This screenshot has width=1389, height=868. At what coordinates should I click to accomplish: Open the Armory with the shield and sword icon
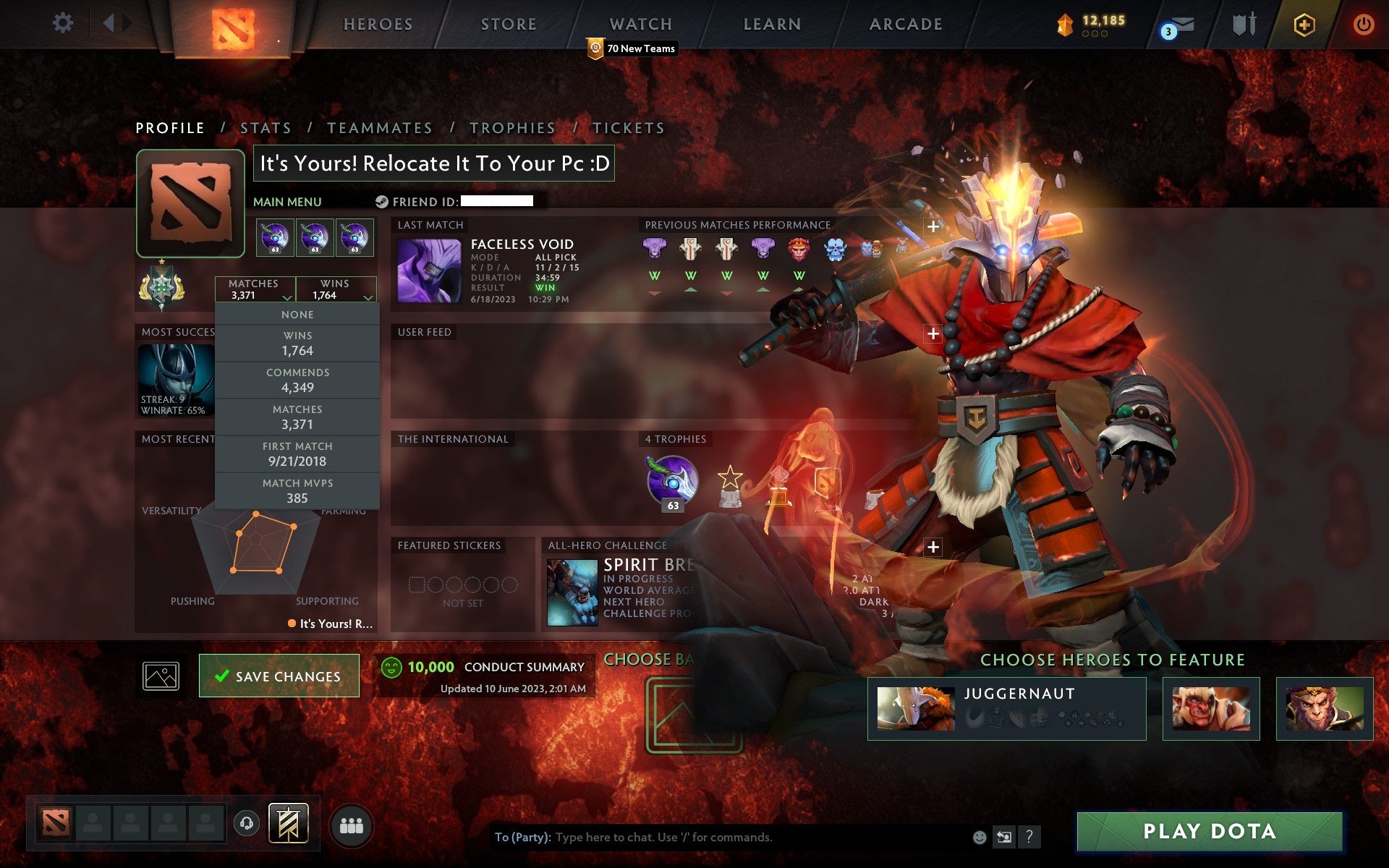pyautogui.click(x=1243, y=23)
